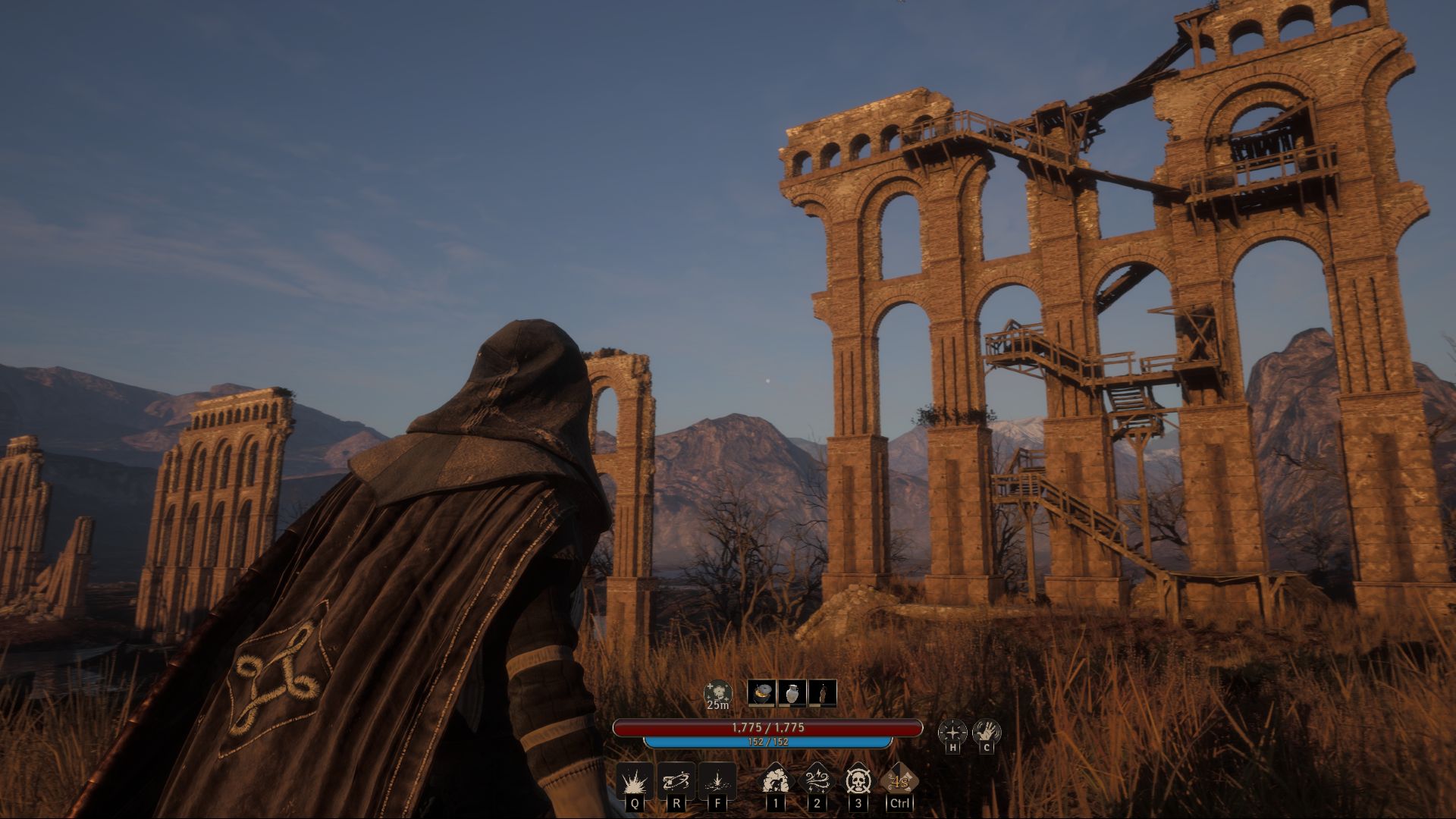Click the red health bar showing 1,775/1,775
The height and width of the screenshot is (819, 1456).
(x=769, y=727)
